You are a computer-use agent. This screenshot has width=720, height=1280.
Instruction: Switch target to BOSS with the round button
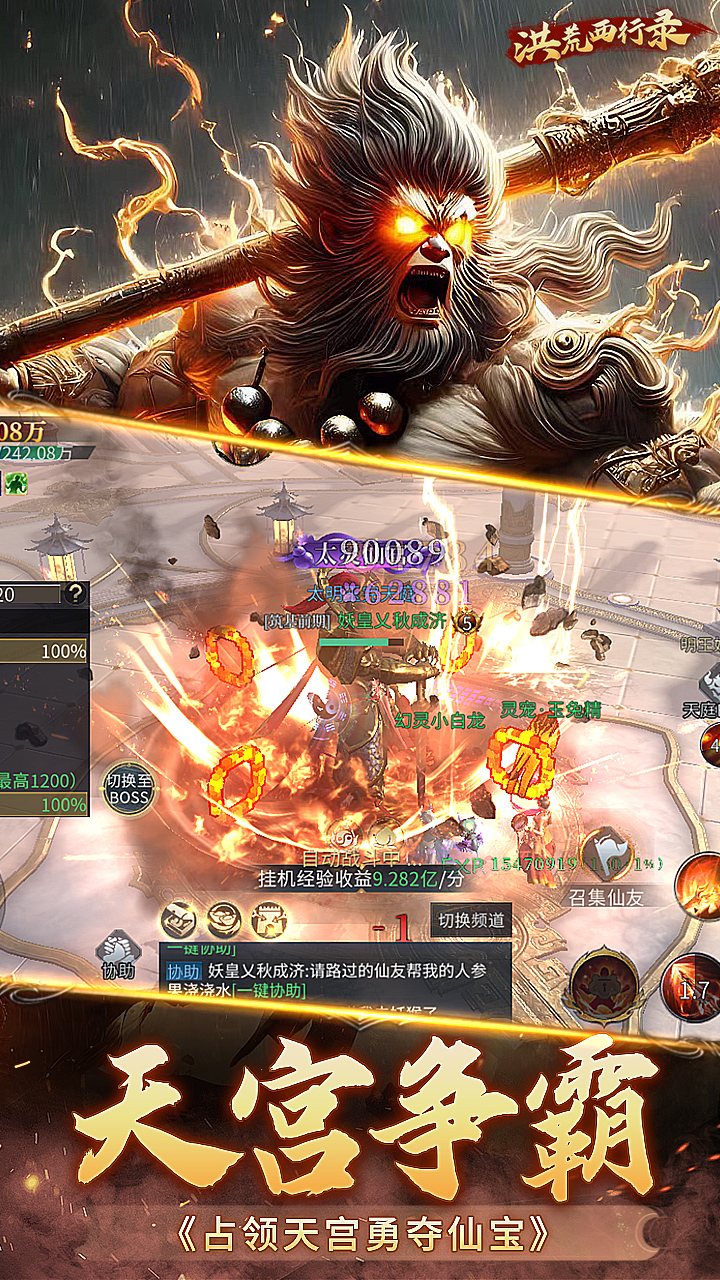tap(128, 789)
